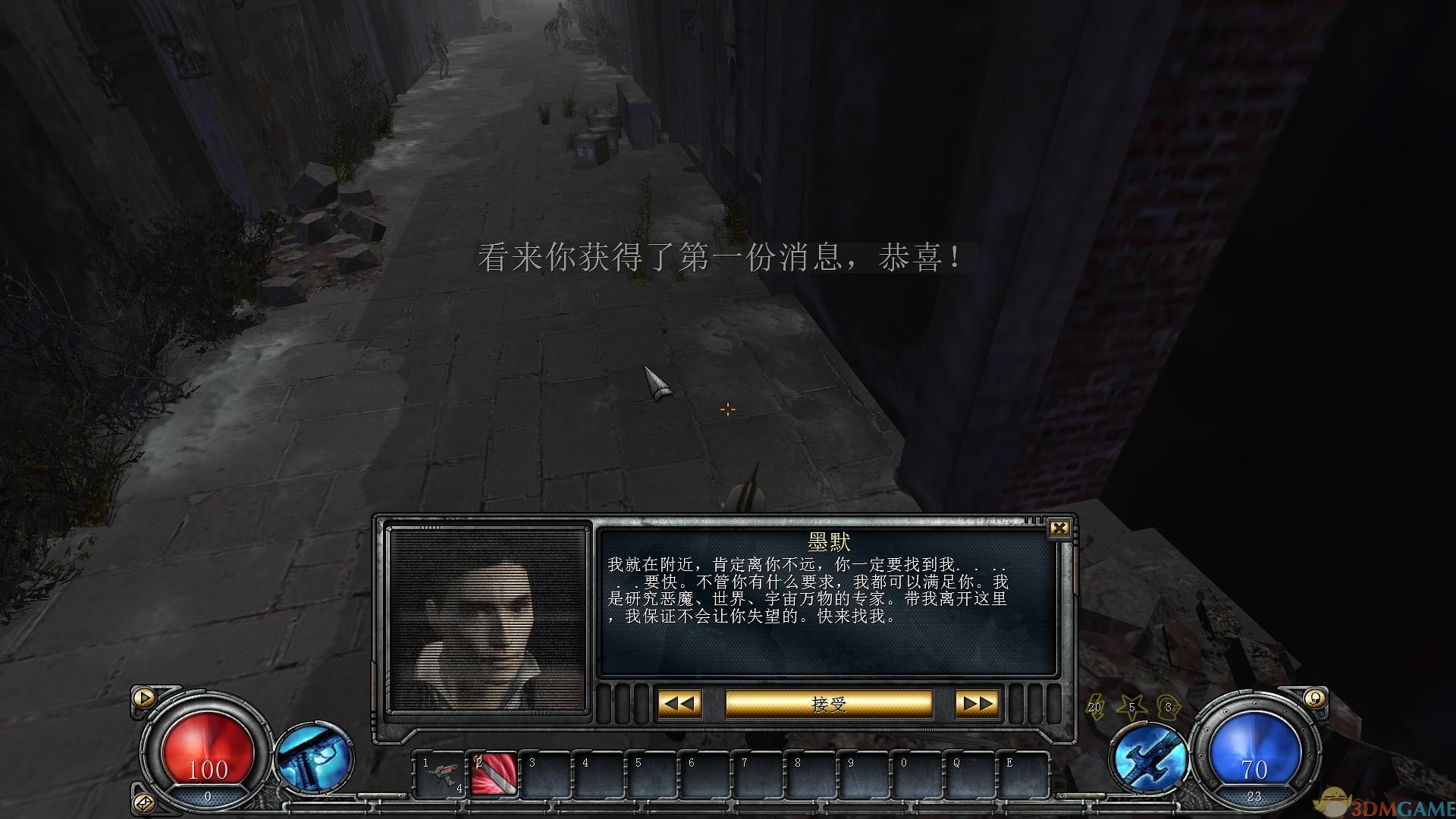
Task: Click the gold skull emblem above the mana orb
Action: coord(1316,699)
